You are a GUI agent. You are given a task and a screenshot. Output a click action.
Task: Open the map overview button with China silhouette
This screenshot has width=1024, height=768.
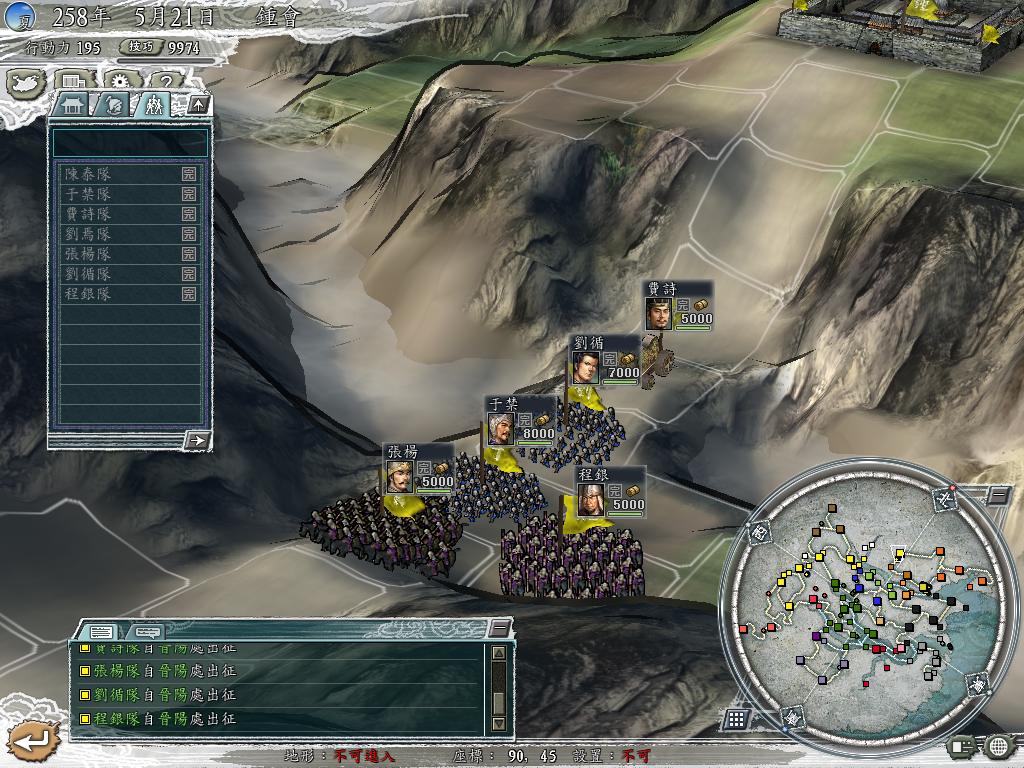[x=24, y=82]
